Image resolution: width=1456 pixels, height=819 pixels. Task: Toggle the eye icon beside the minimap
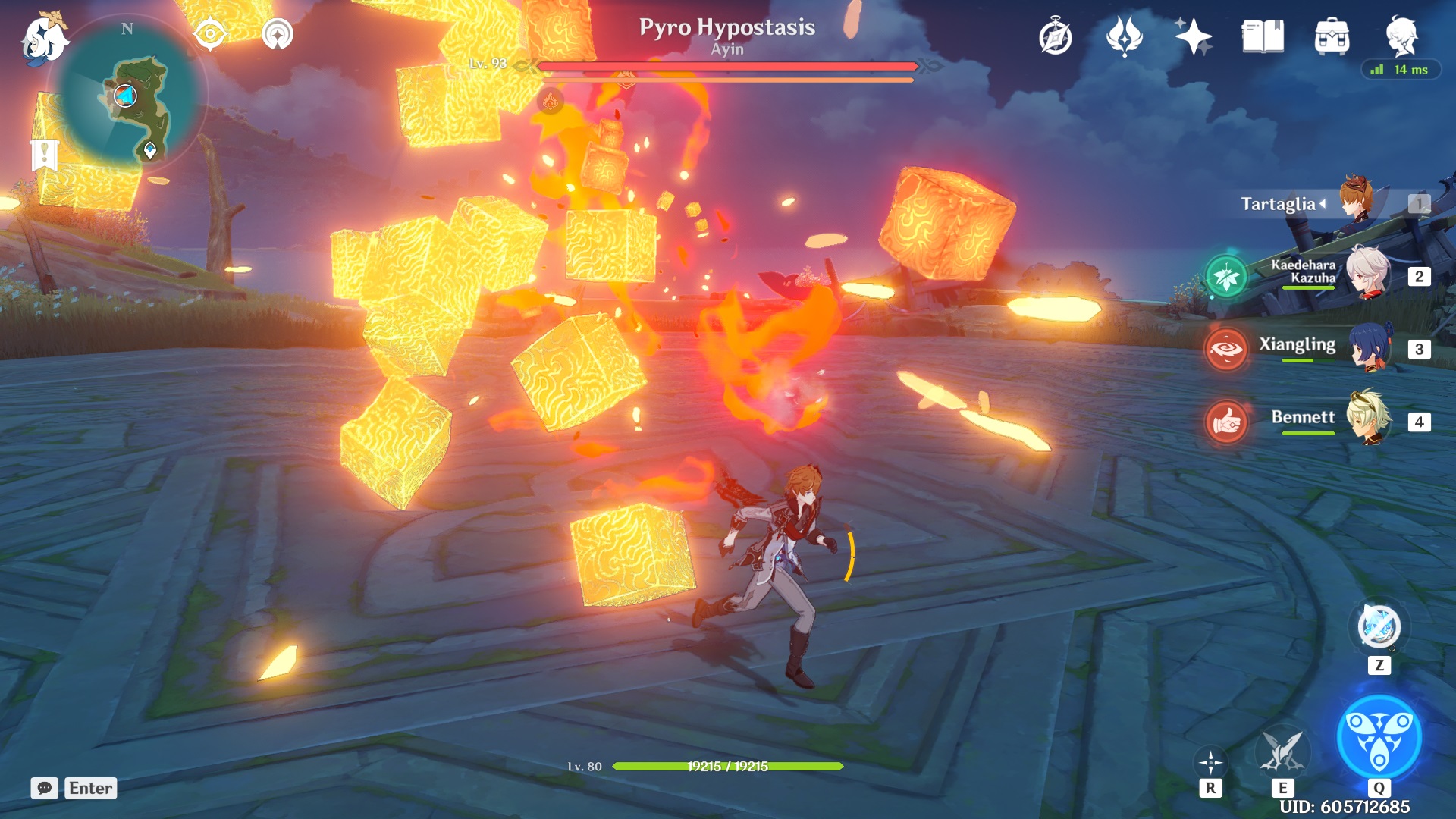click(209, 33)
